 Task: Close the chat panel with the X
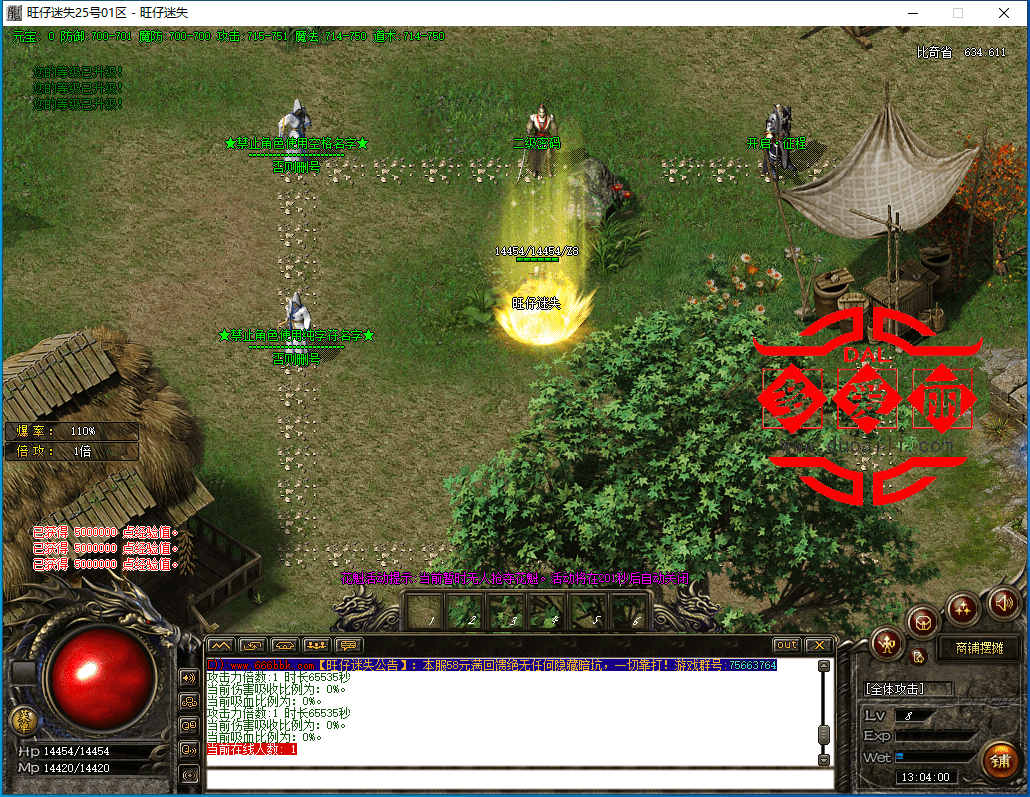[819, 645]
